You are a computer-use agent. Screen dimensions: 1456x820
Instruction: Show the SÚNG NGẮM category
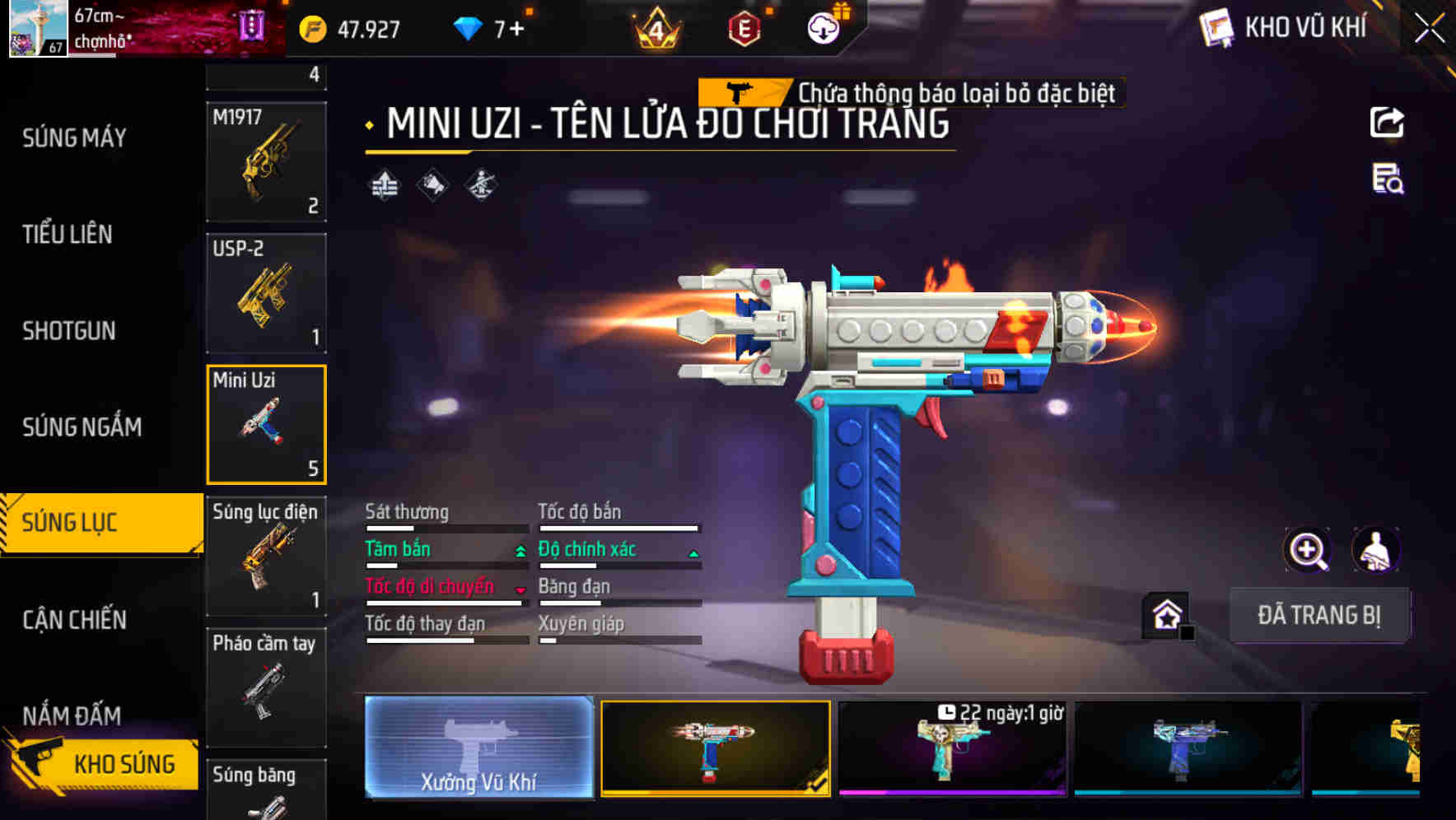tap(82, 427)
